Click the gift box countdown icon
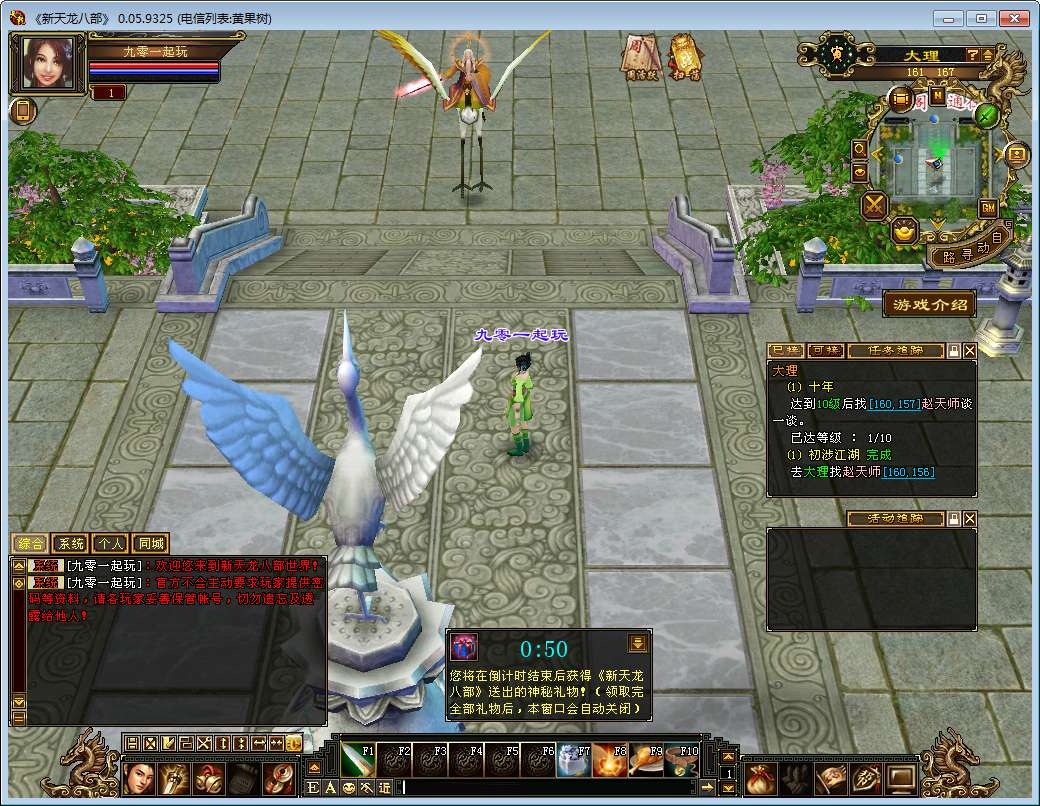This screenshot has height=806, width=1040. coord(463,646)
